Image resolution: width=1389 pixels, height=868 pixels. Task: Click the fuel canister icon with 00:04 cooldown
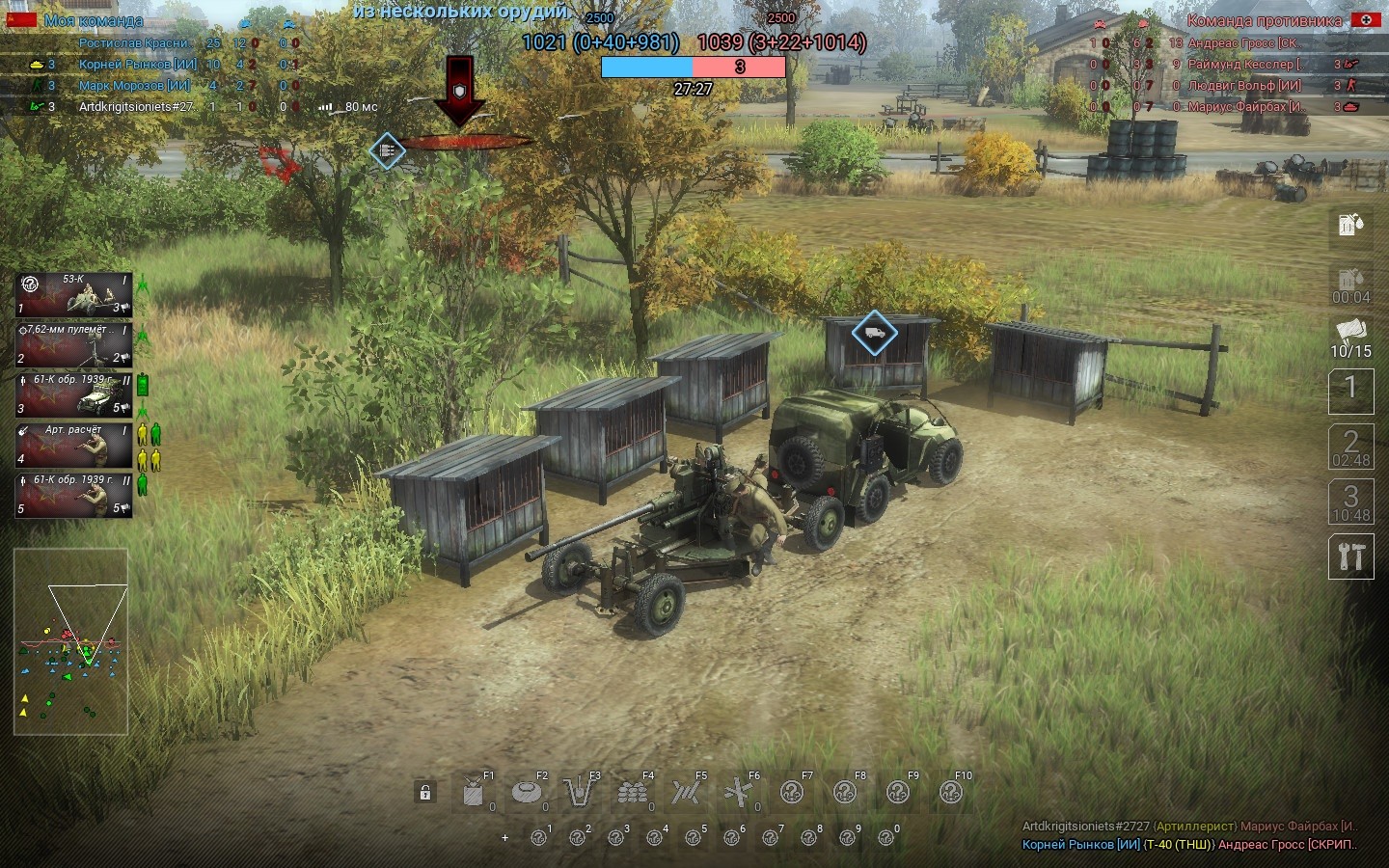pos(1350,285)
